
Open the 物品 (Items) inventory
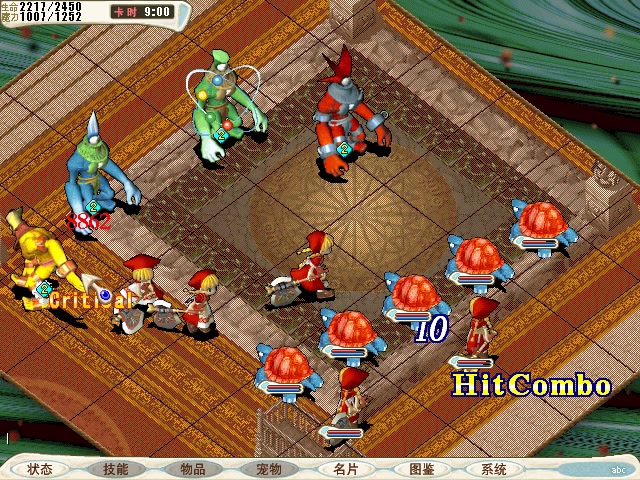click(192, 468)
